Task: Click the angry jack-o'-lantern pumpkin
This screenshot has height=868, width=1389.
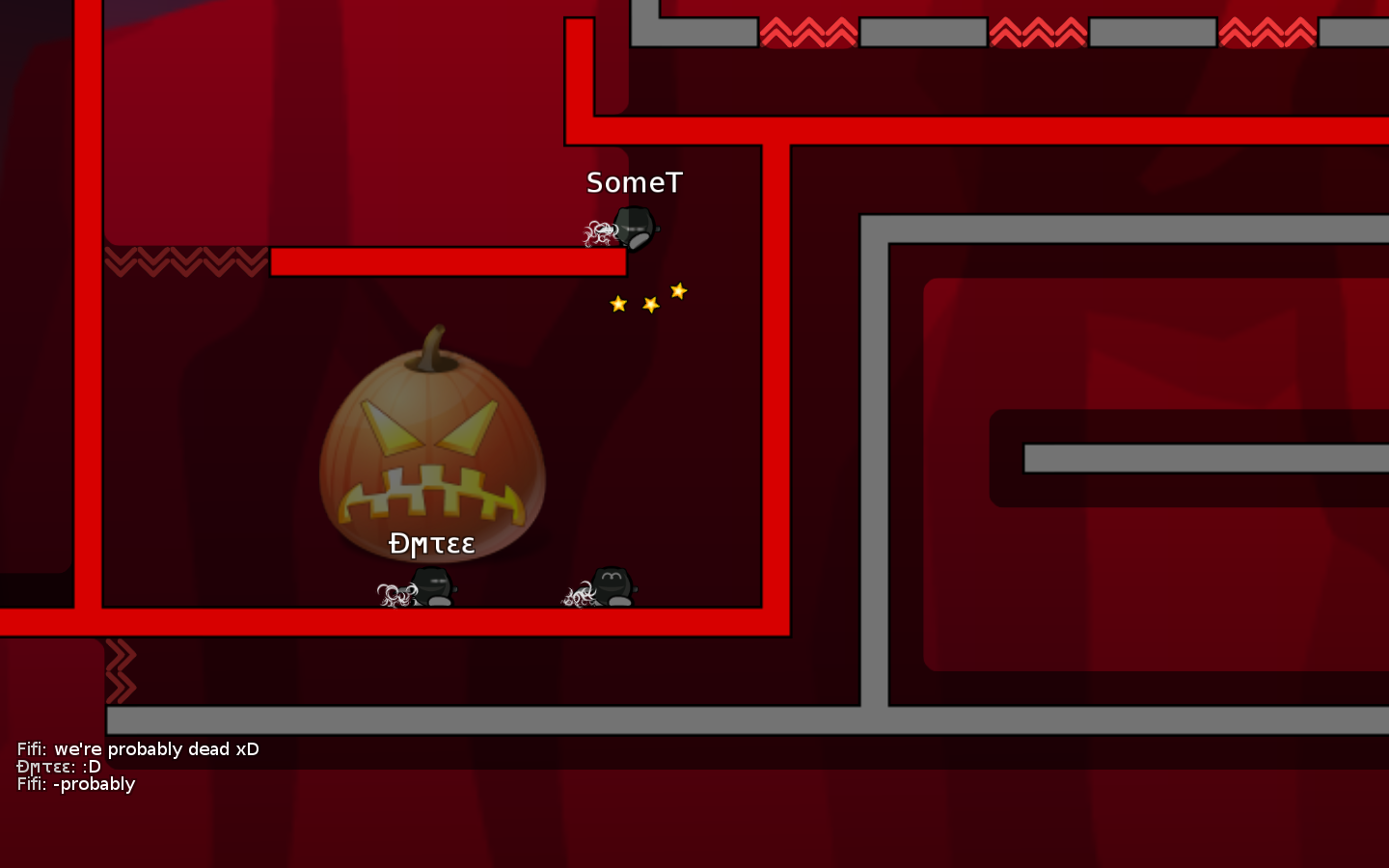Action: [x=432, y=453]
